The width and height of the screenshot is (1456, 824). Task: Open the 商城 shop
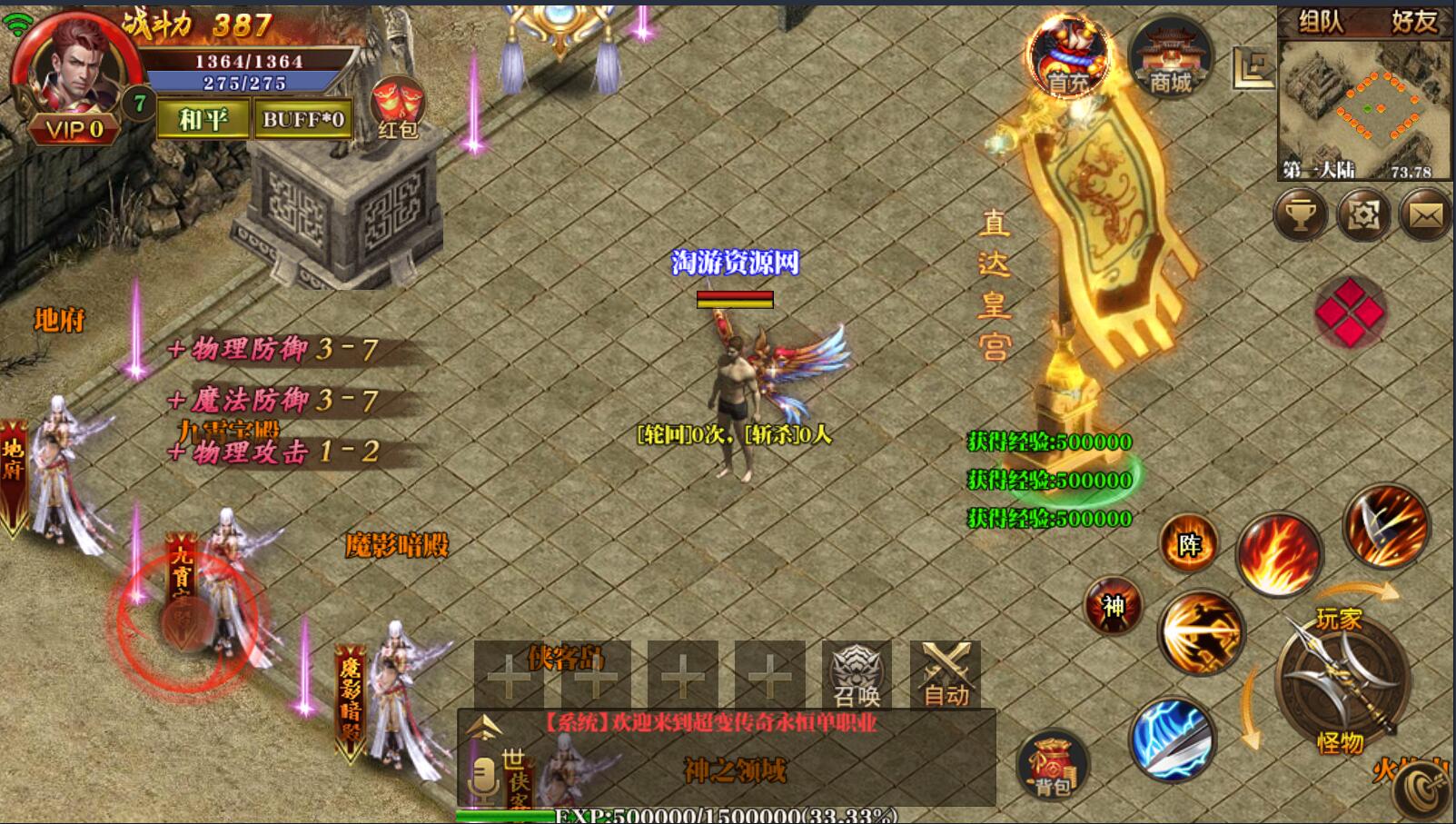(1170, 56)
